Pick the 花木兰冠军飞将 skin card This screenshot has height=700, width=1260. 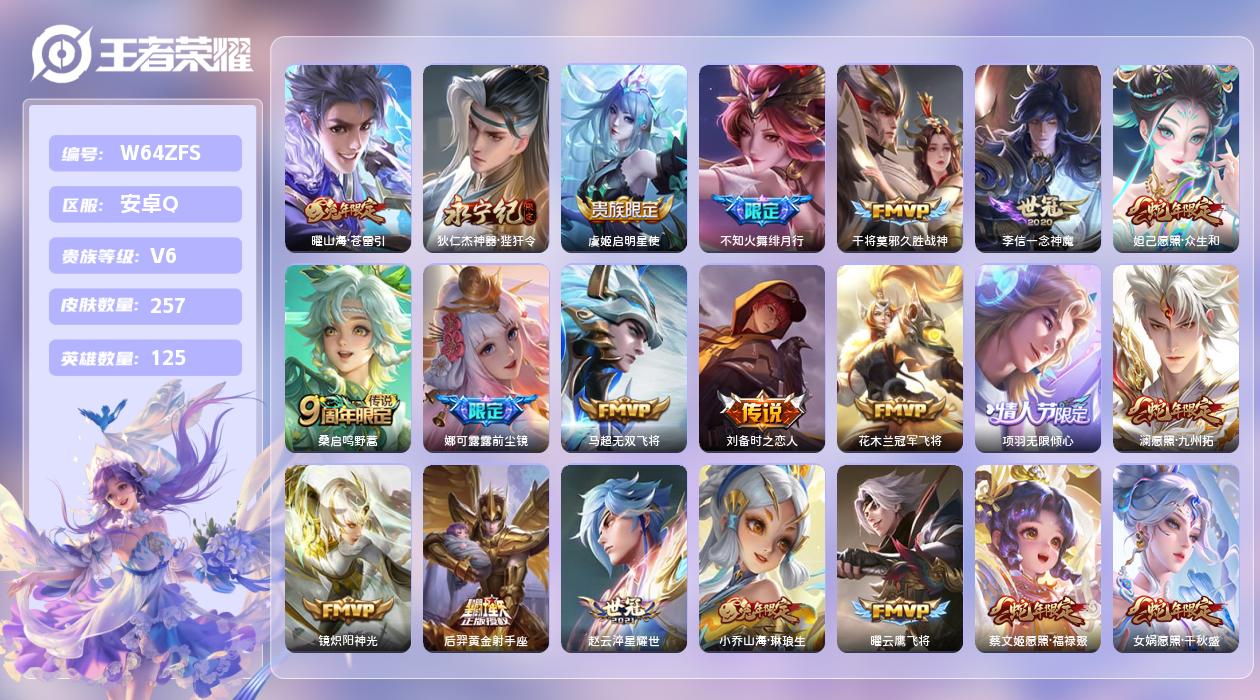(900, 358)
